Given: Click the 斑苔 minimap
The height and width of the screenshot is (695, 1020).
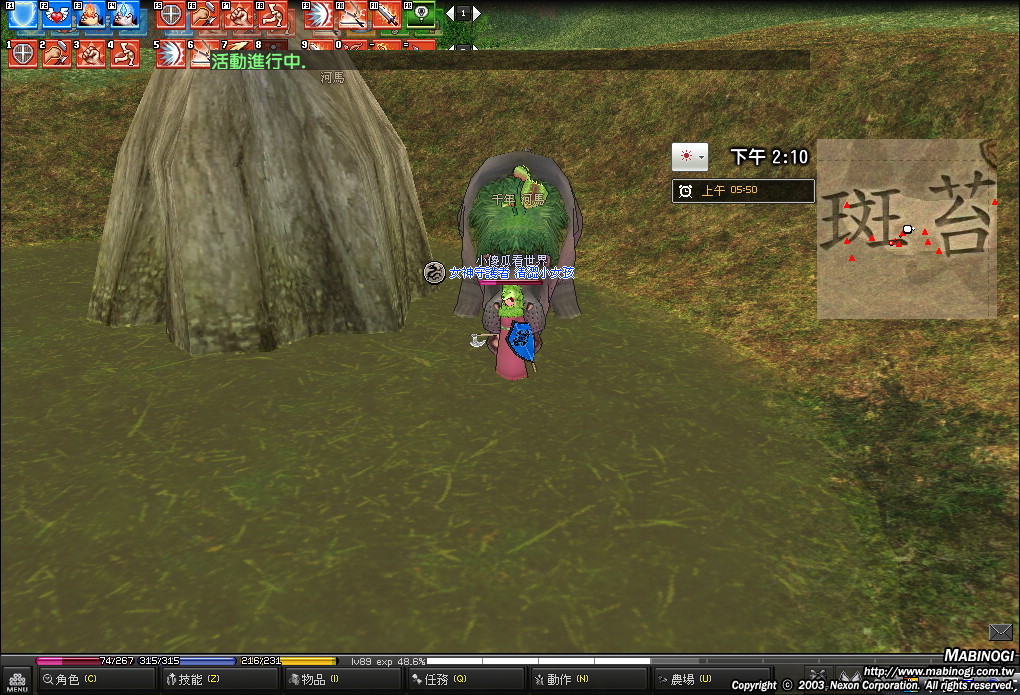Looking at the screenshot, I should [x=906, y=229].
